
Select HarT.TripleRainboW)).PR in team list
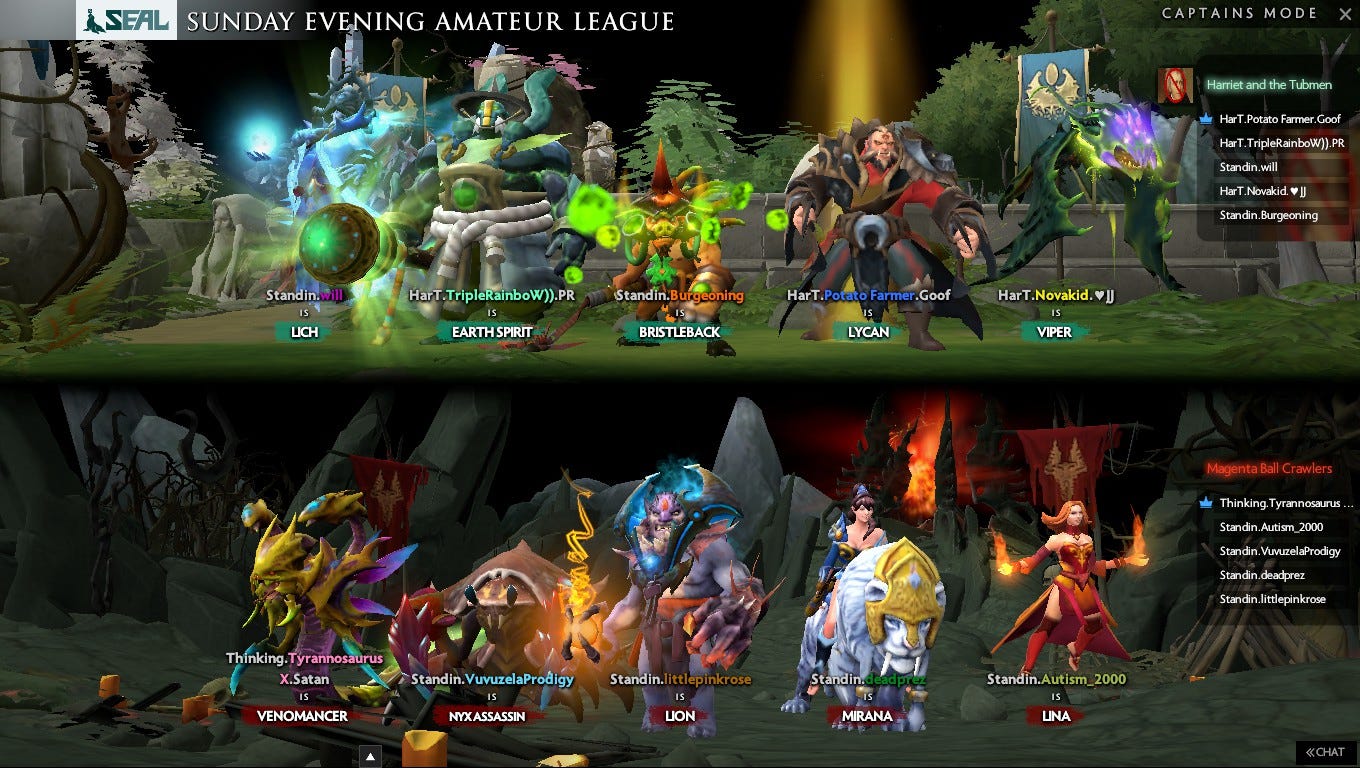pyautogui.click(x=1281, y=143)
